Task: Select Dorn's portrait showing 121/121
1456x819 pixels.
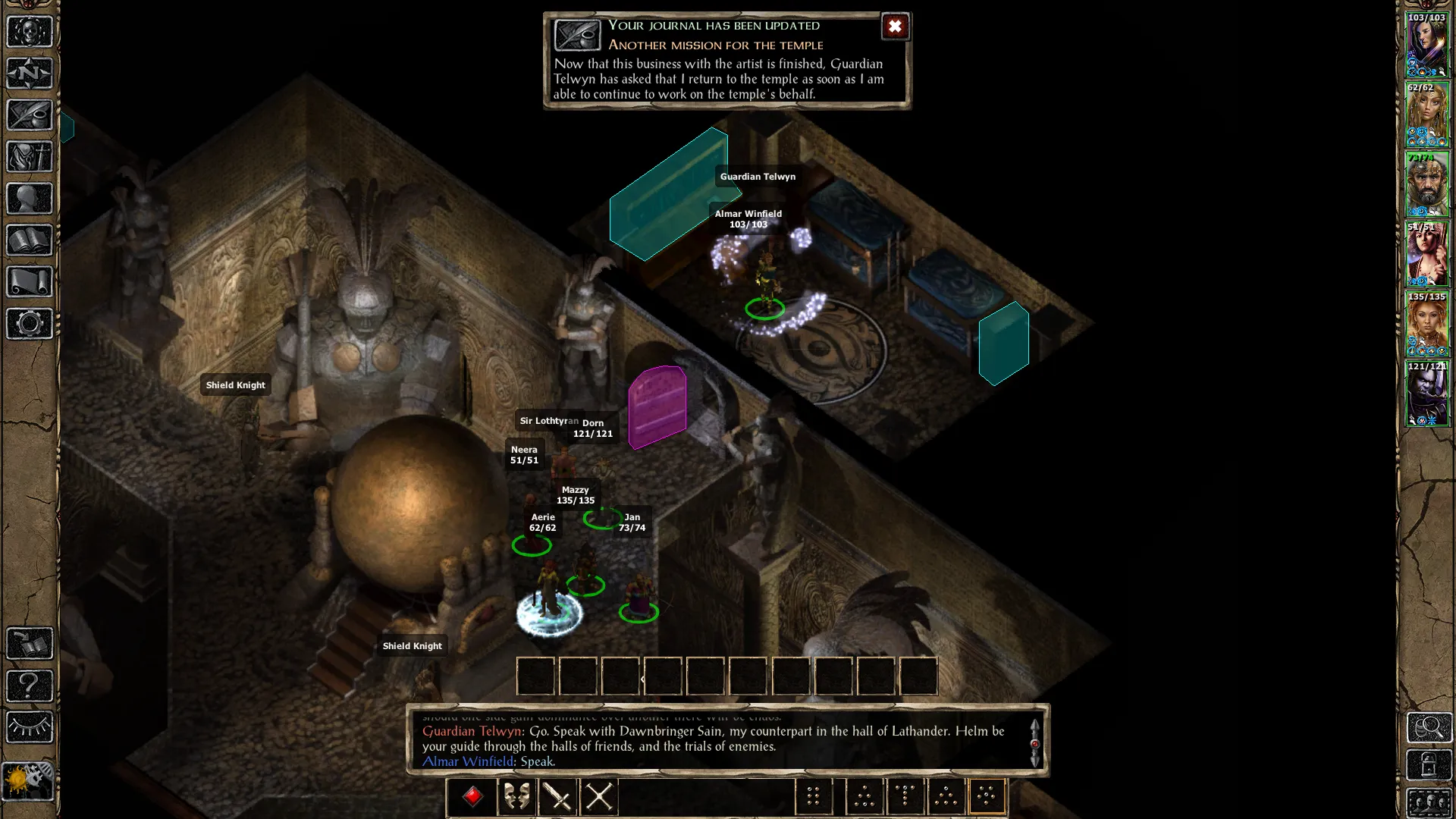Action: pos(1427,394)
